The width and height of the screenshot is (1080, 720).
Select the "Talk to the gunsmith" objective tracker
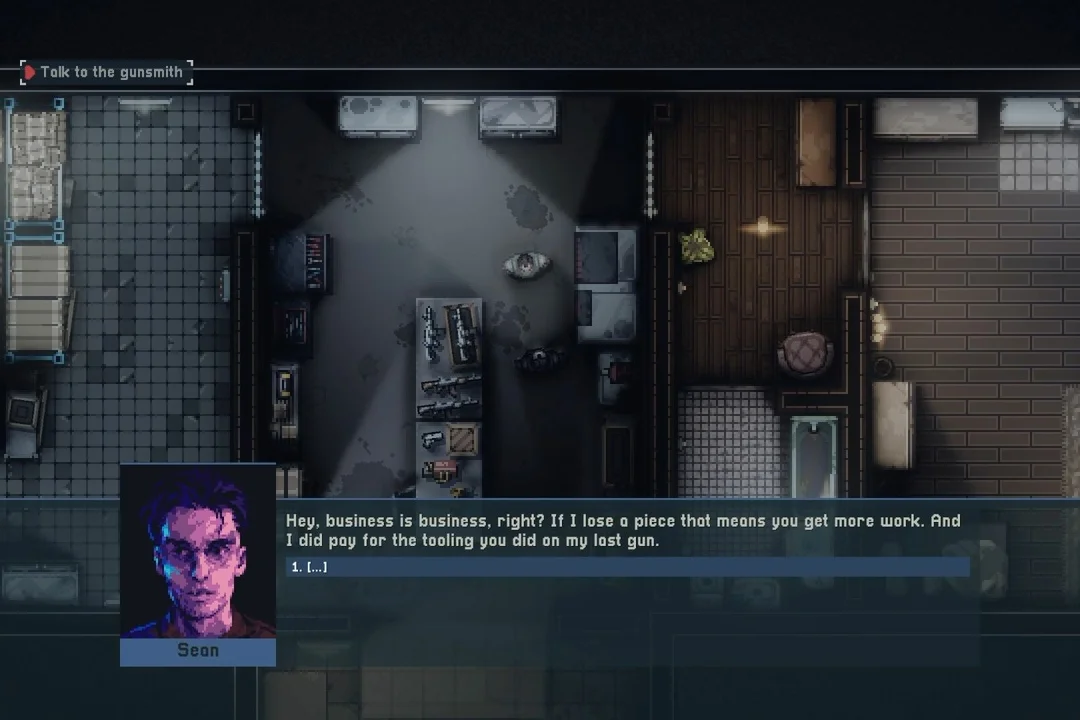coord(106,72)
